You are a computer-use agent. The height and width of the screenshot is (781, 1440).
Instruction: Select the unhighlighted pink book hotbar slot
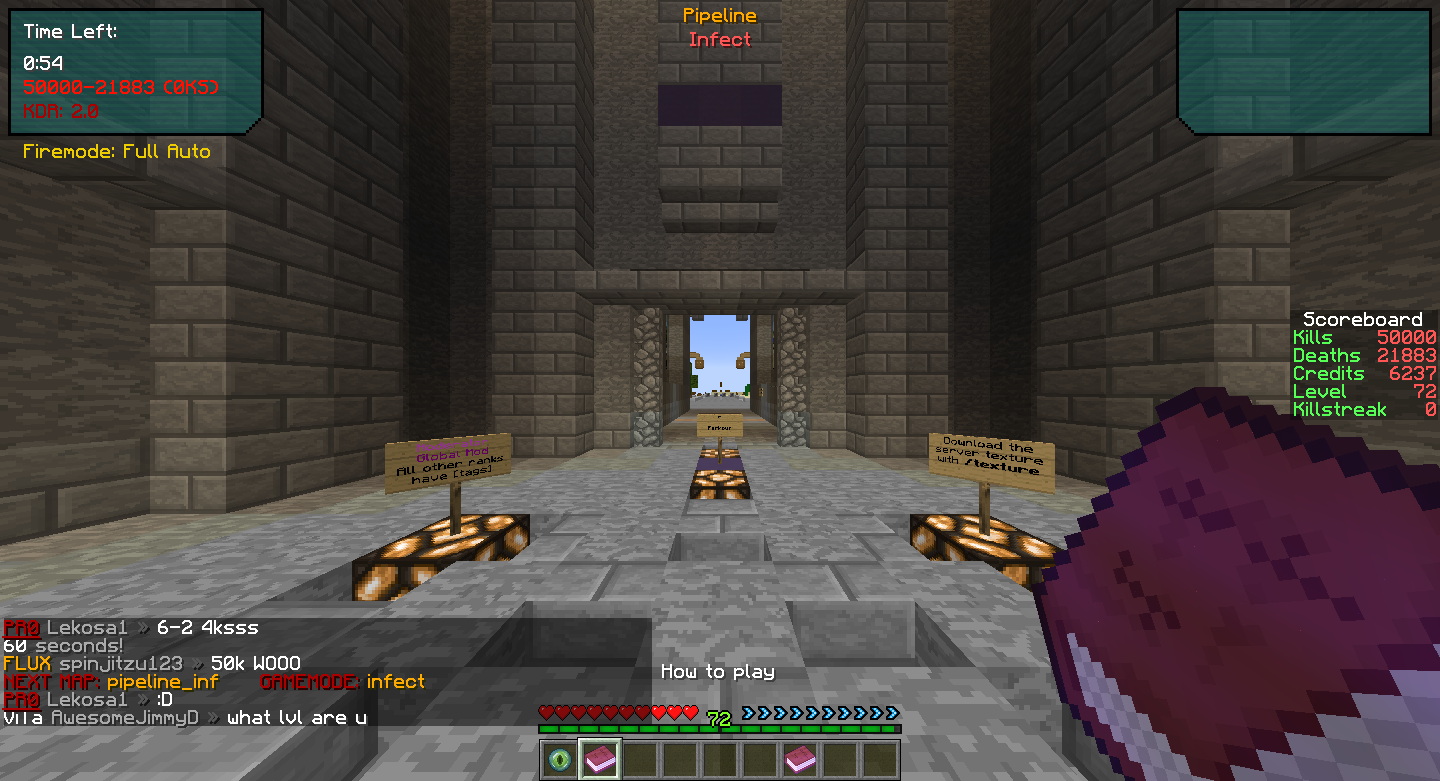(800, 760)
